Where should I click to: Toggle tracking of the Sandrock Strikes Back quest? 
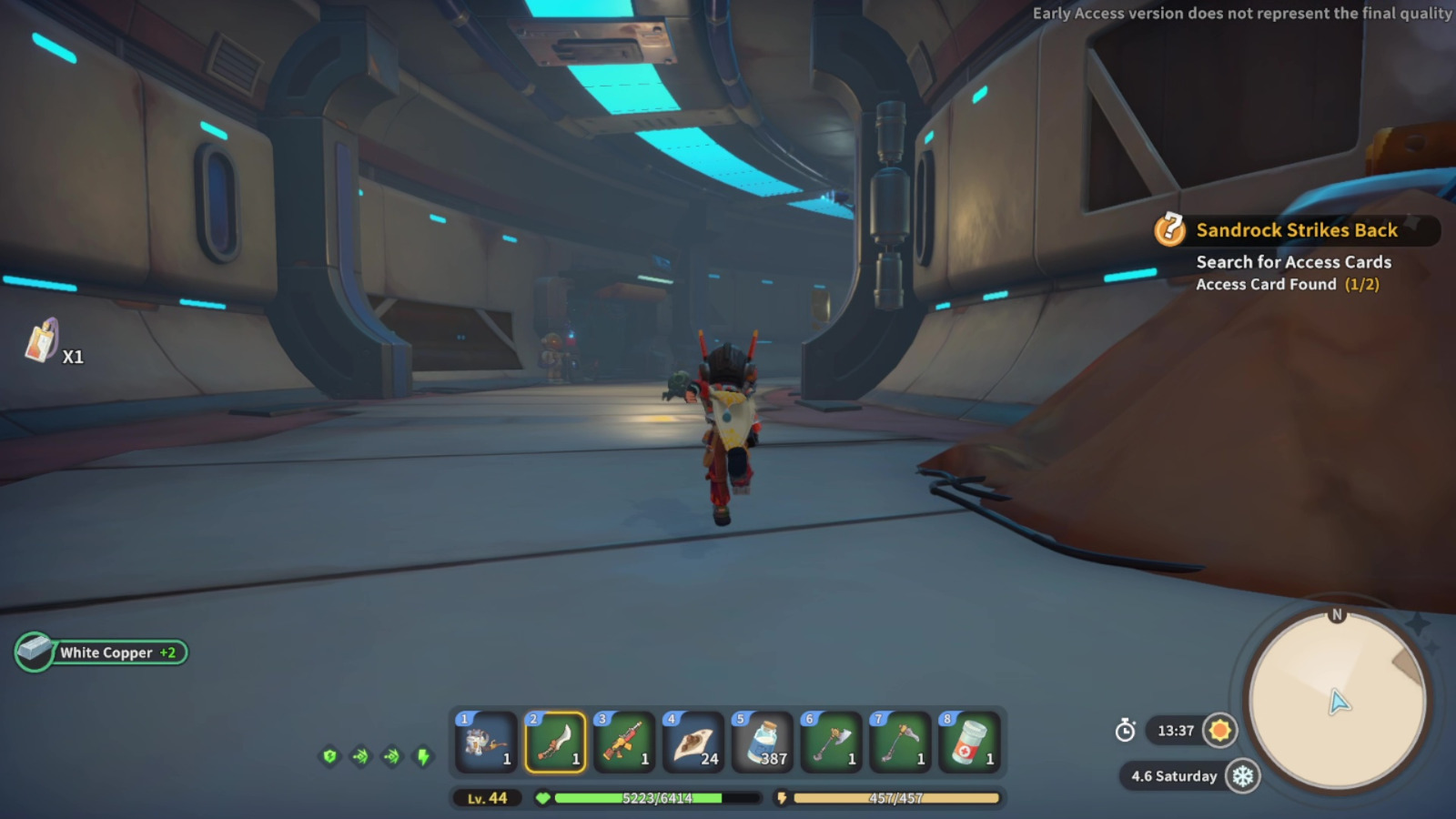click(1297, 230)
